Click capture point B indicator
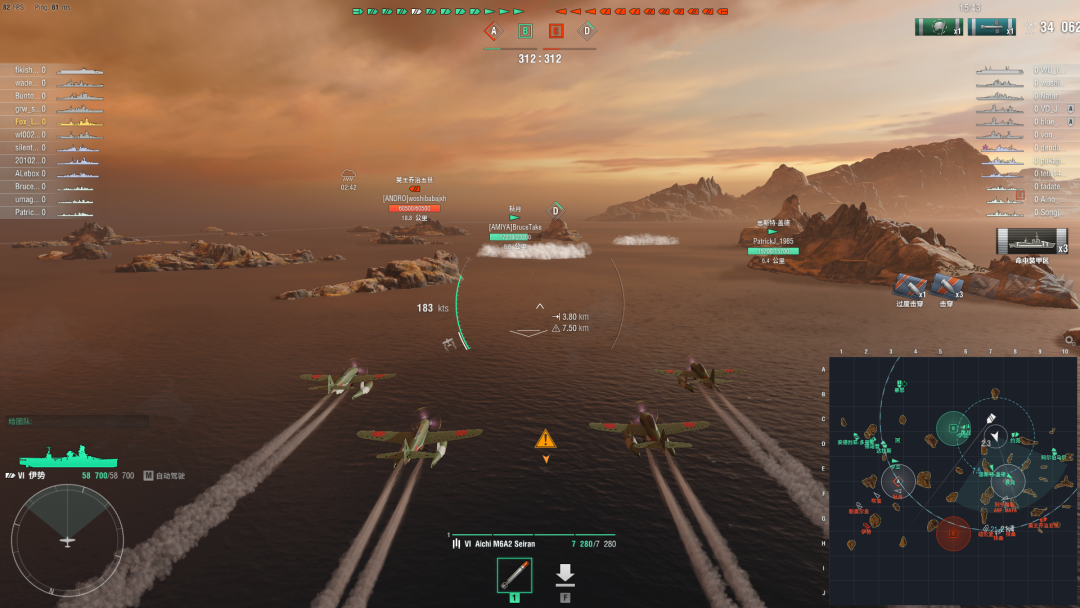 tap(525, 31)
